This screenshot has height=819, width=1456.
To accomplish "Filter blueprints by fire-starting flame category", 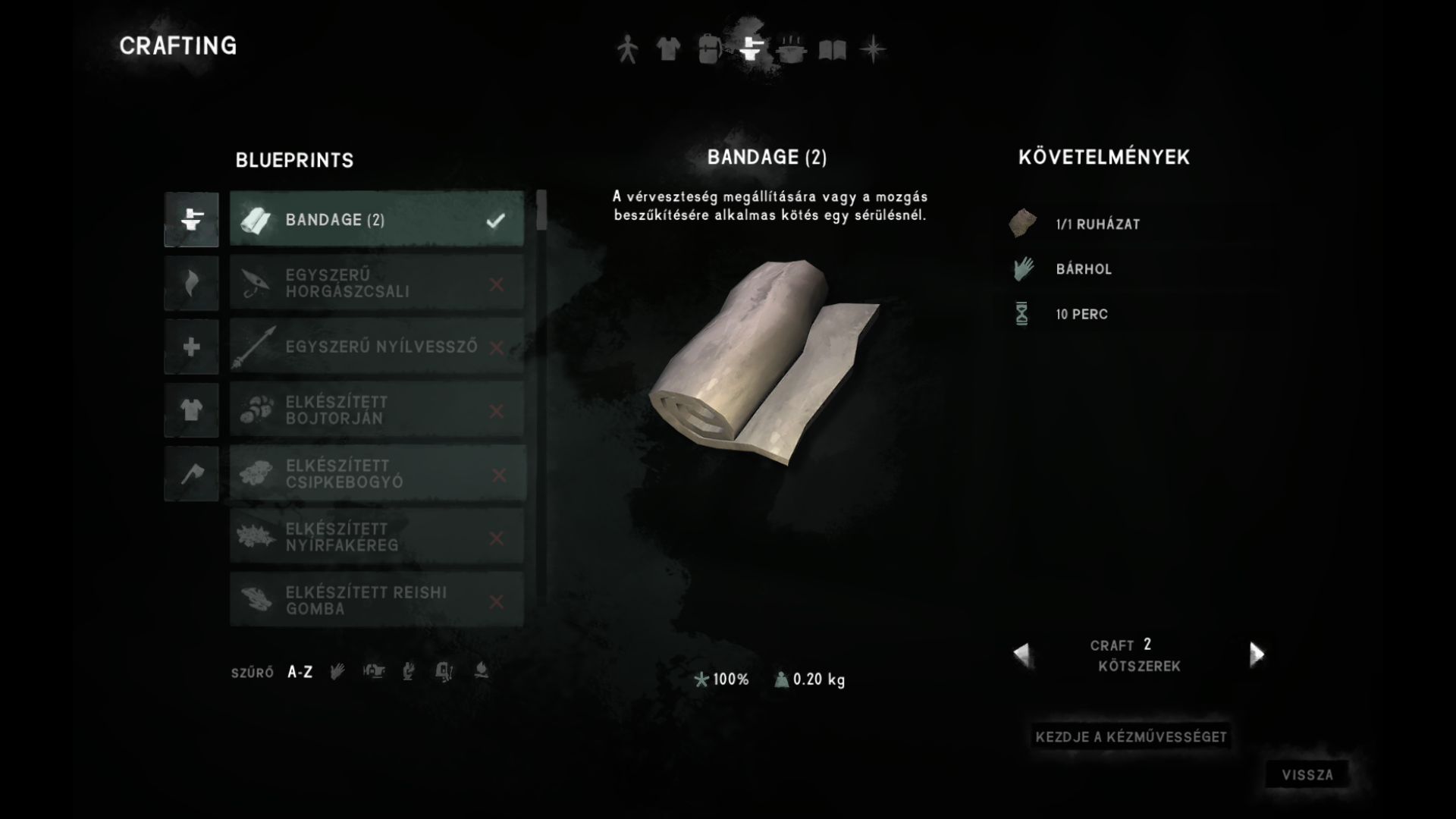I will tap(191, 284).
